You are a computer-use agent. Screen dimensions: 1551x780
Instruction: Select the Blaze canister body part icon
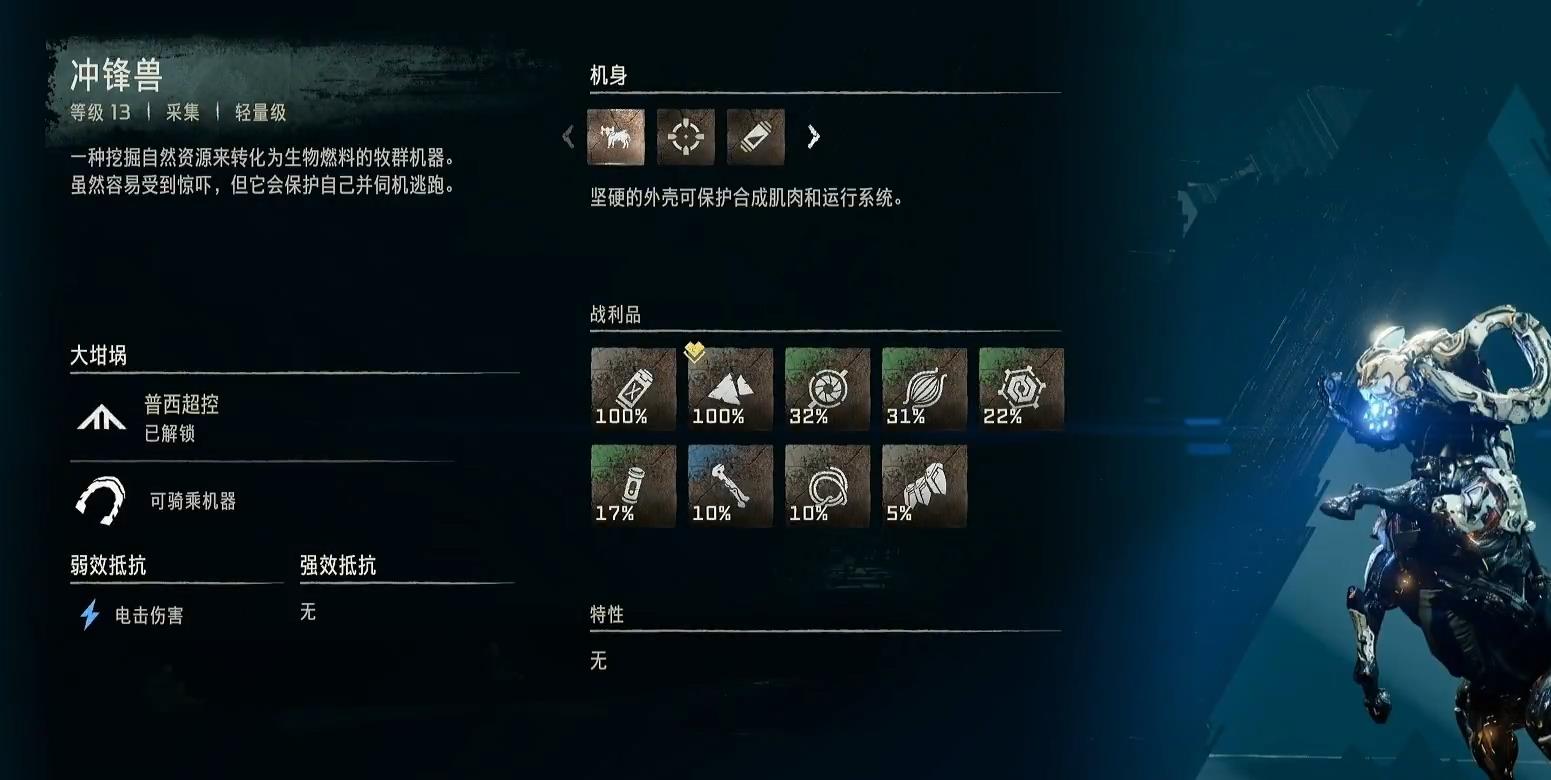(755, 137)
